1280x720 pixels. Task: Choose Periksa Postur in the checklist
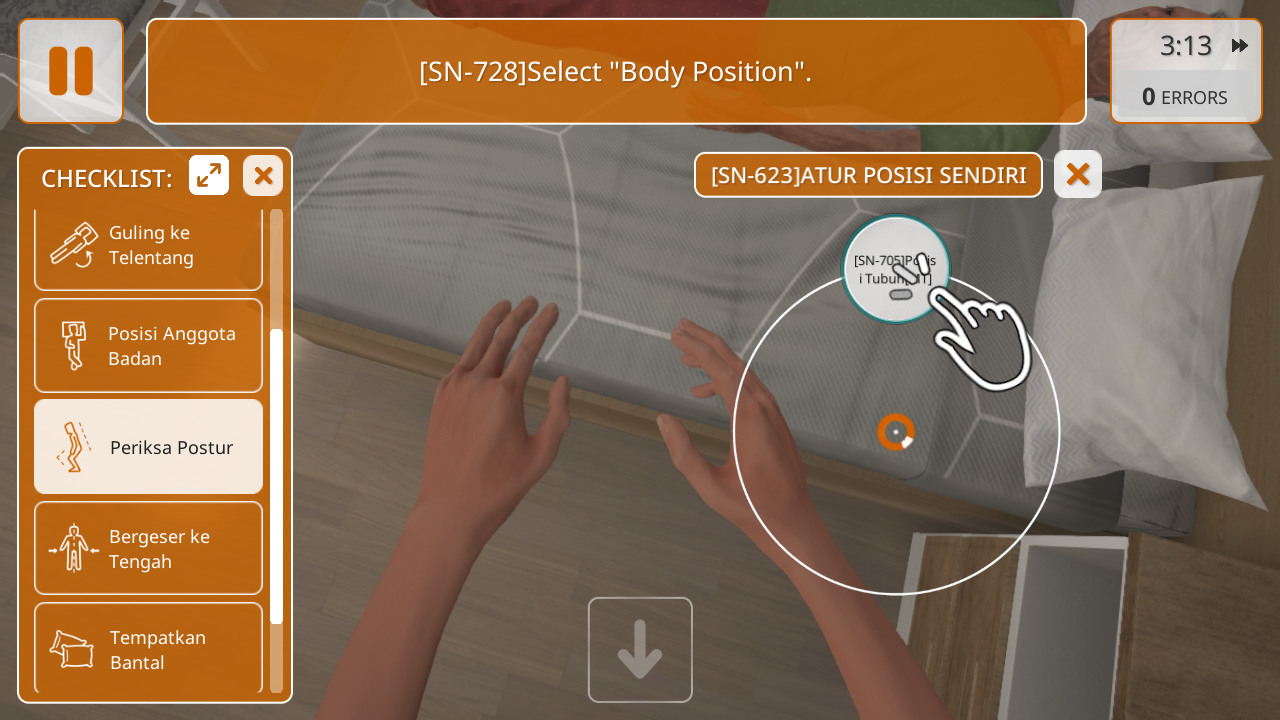[x=148, y=447]
